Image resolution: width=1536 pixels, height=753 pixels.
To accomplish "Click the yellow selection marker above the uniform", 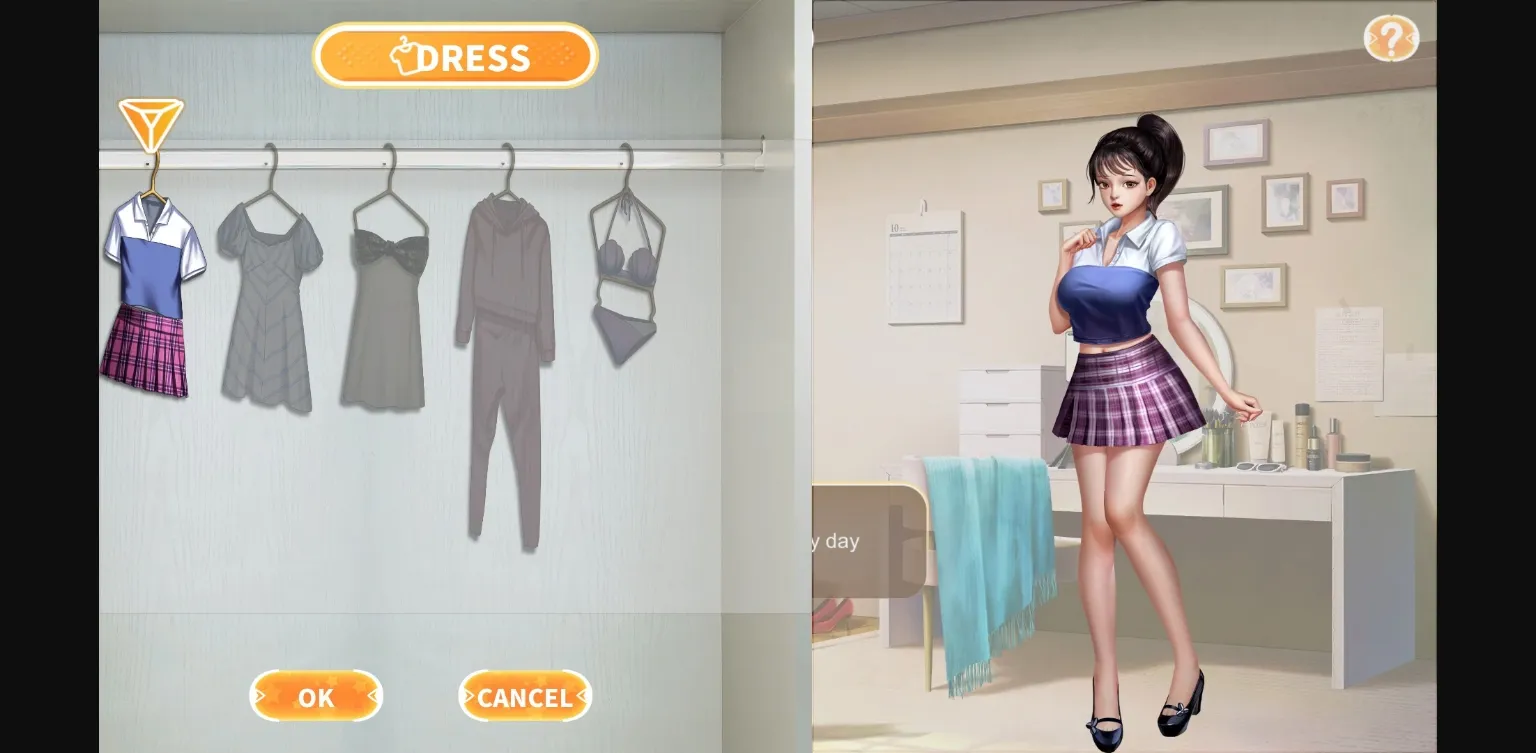I will pos(150,124).
